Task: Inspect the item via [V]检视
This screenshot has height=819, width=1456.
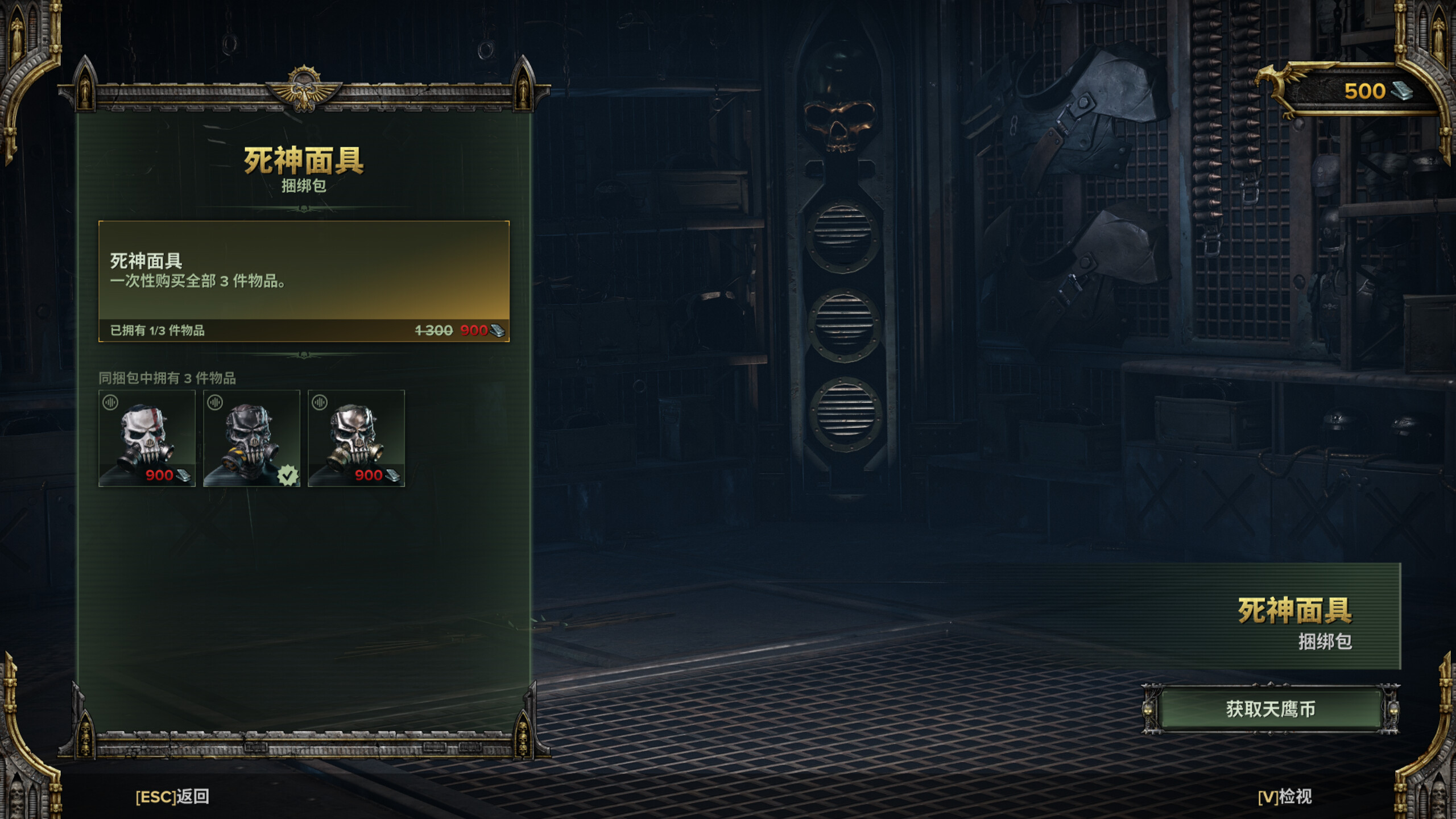Action: 1284,797
